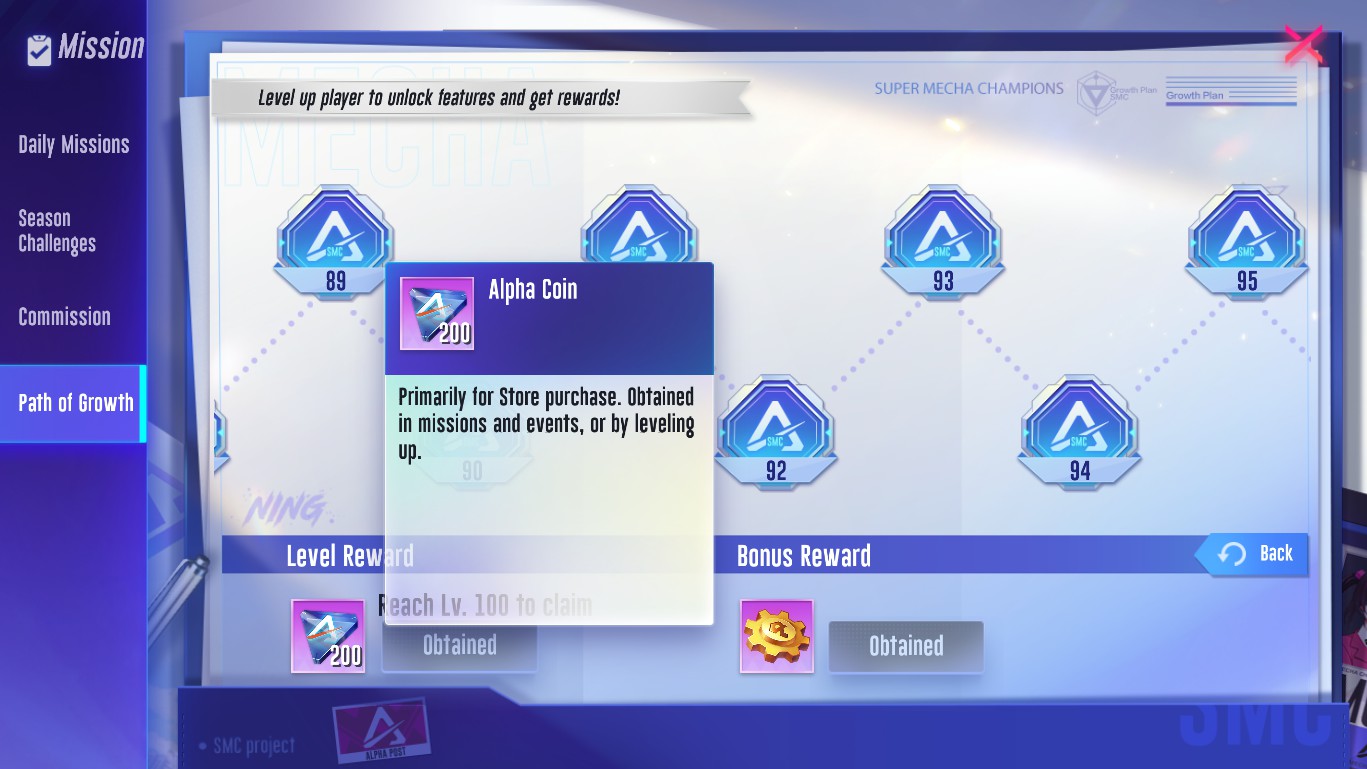Select the Path of Growth tab

pos(75,403)
